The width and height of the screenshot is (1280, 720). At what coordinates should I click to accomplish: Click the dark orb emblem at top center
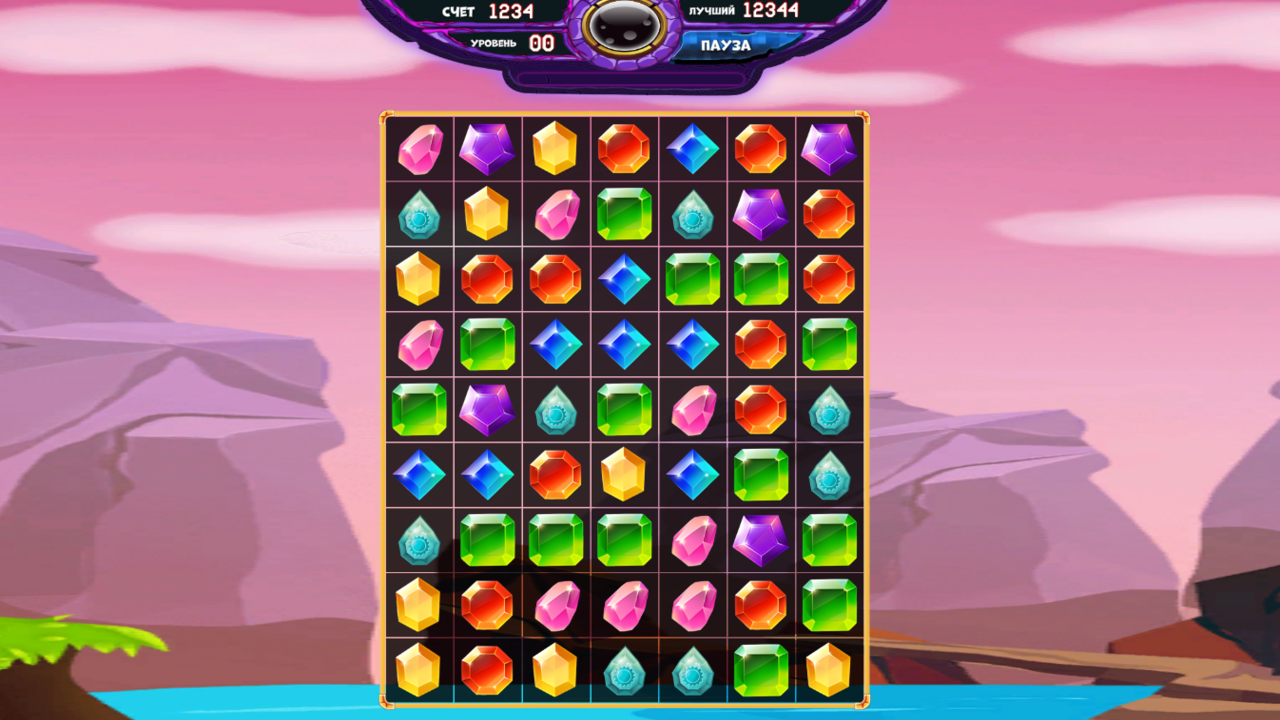point(625,25)
